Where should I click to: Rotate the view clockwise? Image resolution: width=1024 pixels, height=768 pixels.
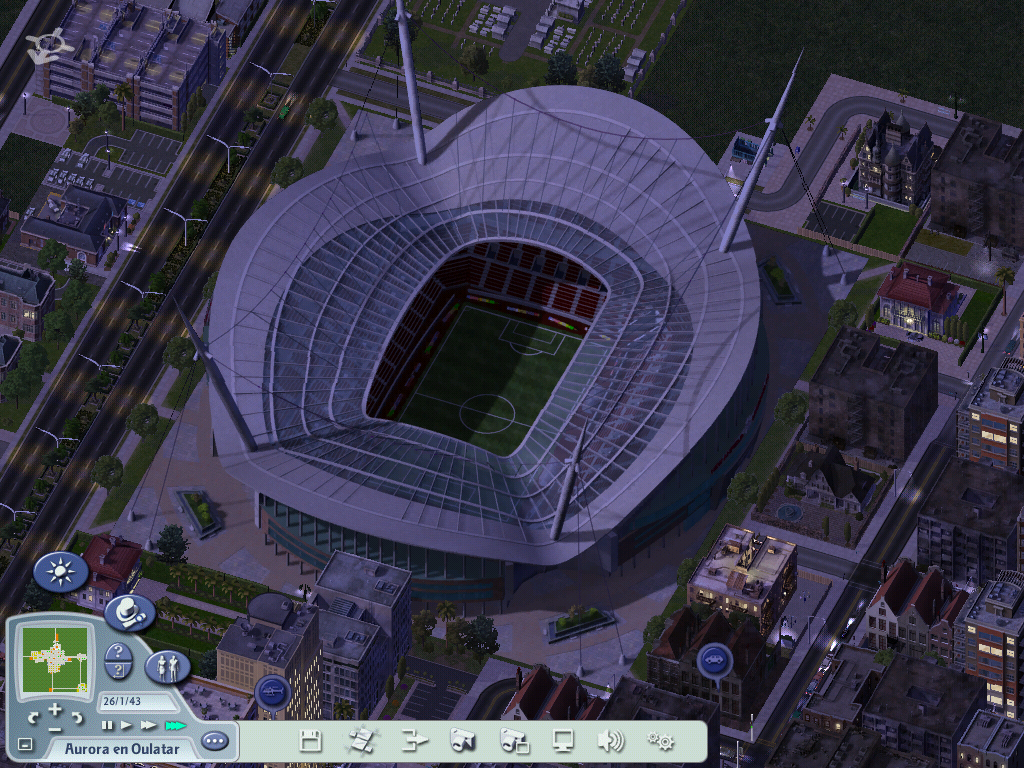coord(77,716)
